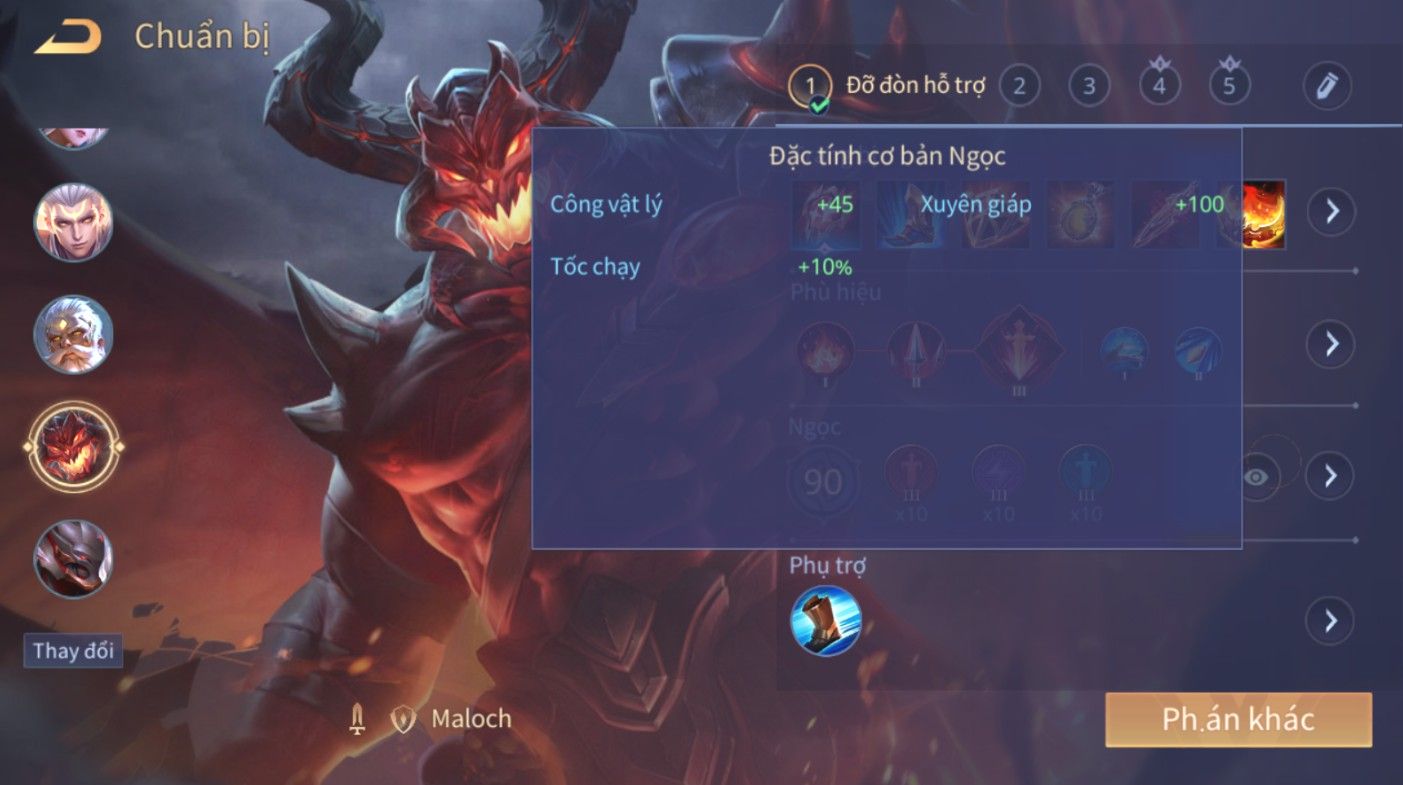
Task: Go back using the return arrow
Action: coord(68,38)
